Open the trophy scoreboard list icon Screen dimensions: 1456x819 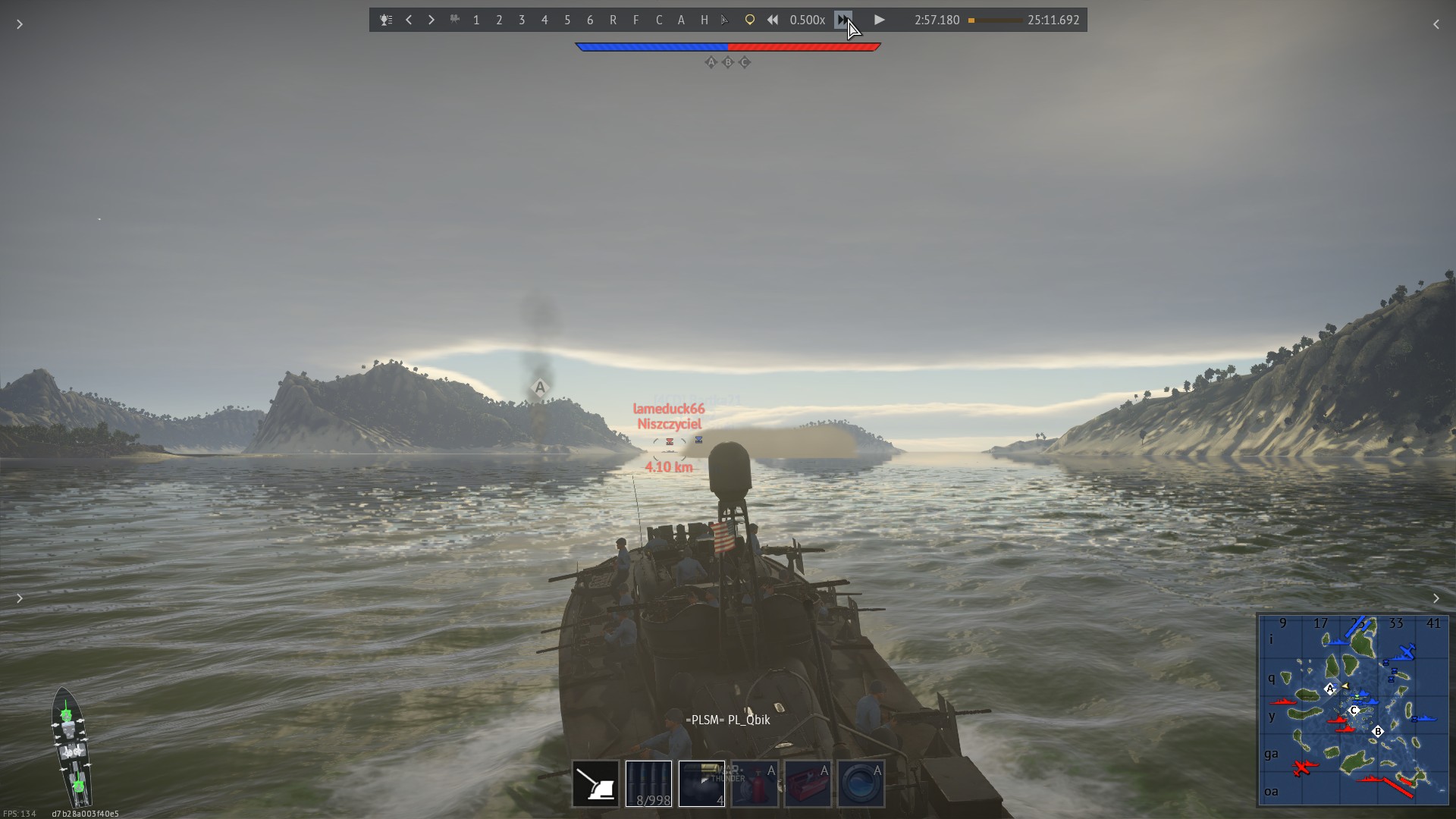coord(386,20)
